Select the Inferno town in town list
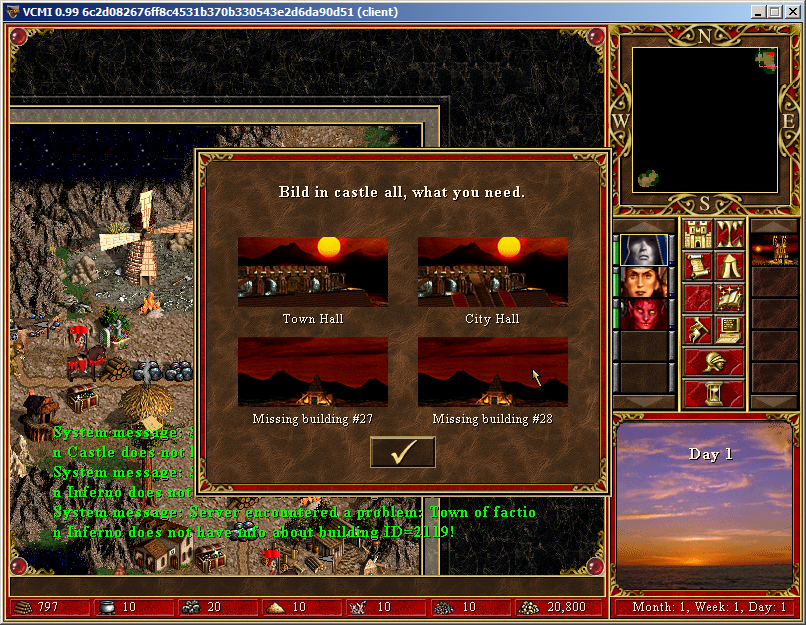 click(x=774, y=249)
